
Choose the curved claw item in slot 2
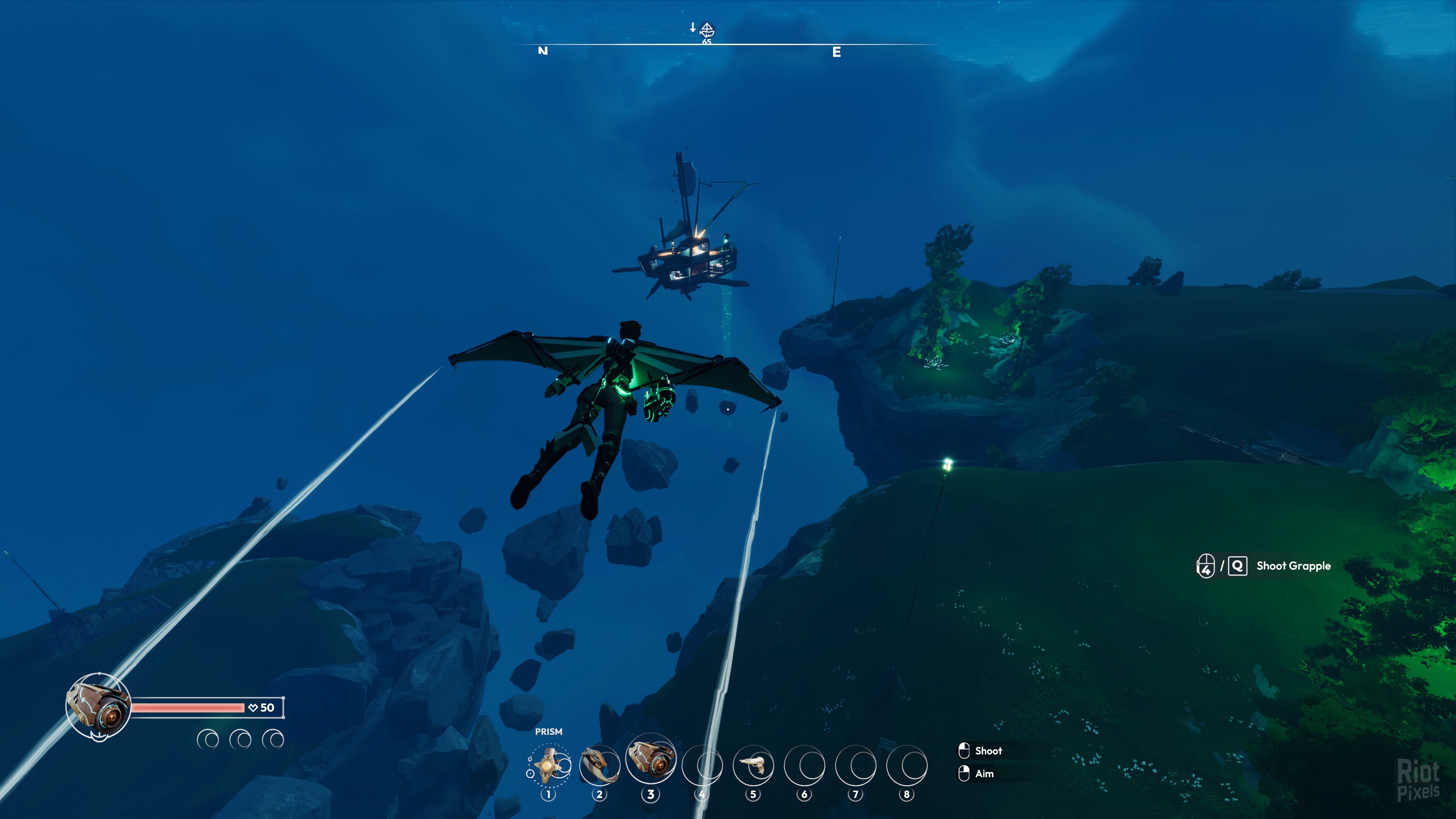[599, 765]
